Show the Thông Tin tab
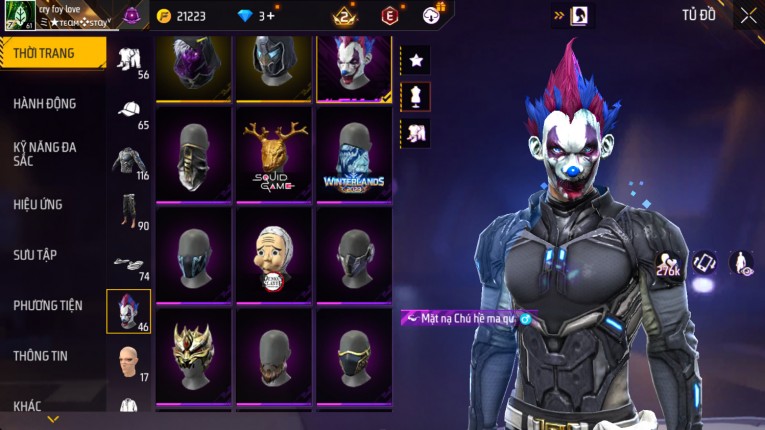This screenshot has width=765, height=430. pyautogui.click(x=40, y=355)
